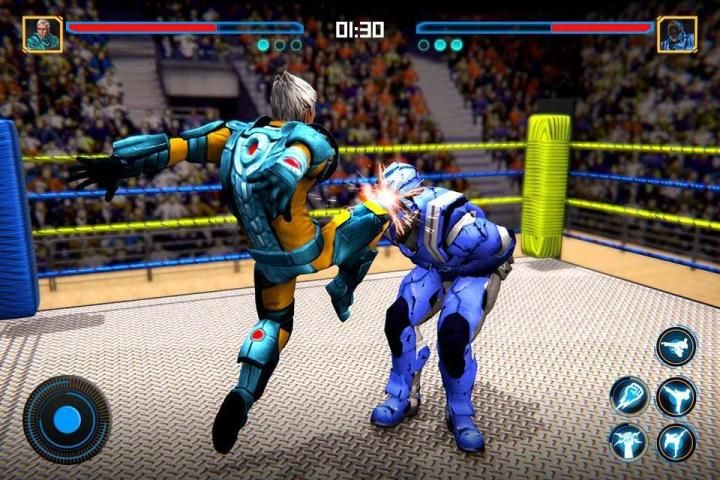Trigger the flying jump kick attack

click(x=676, y=346)
